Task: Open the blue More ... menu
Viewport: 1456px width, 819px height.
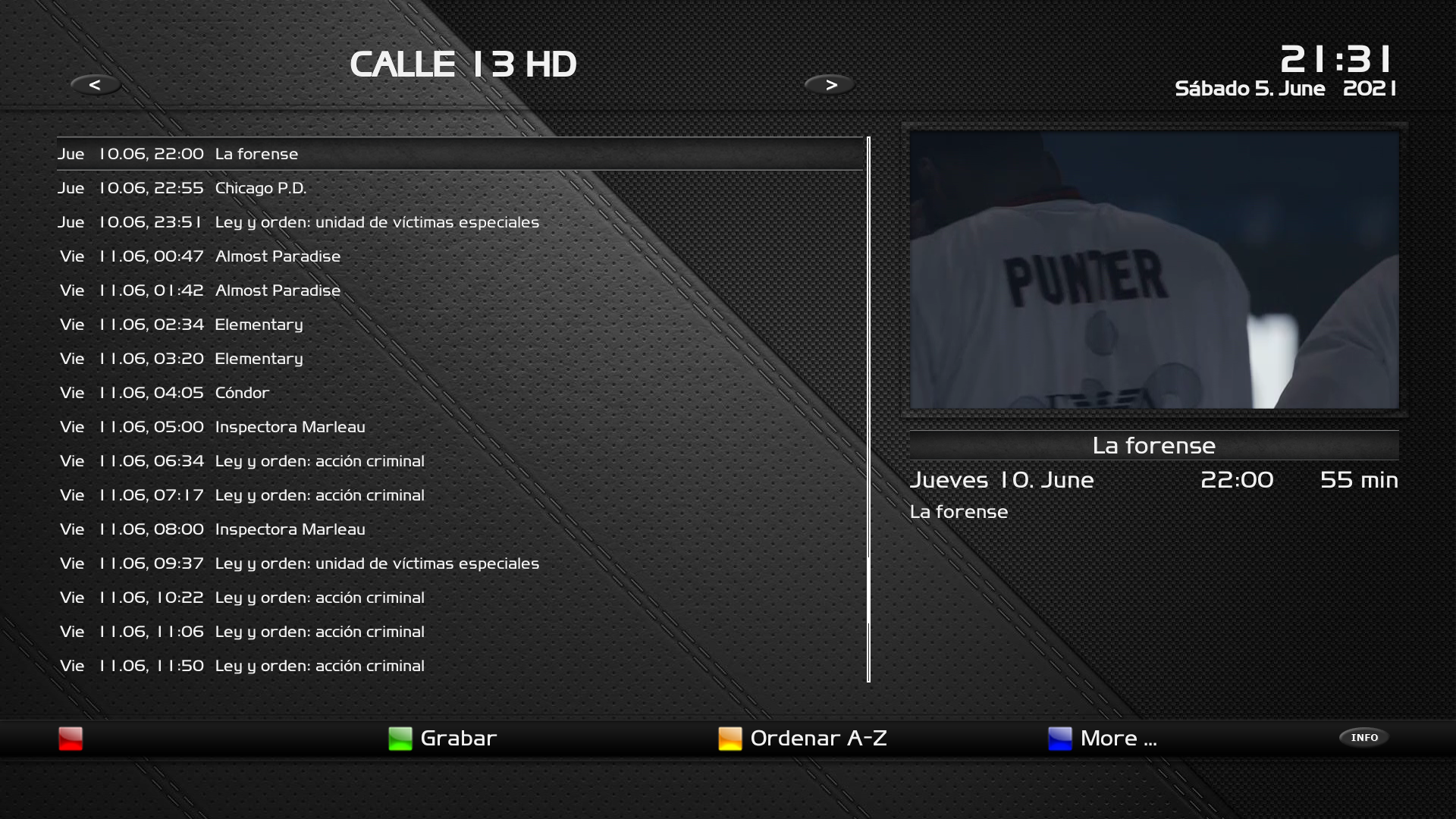Action: click(1102, 739)
